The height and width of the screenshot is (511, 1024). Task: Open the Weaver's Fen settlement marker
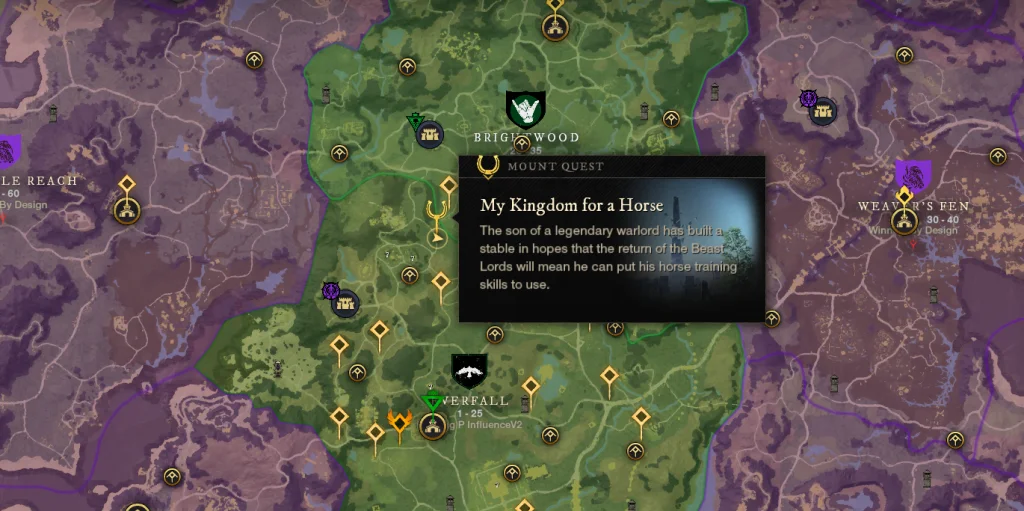(904, 221)
